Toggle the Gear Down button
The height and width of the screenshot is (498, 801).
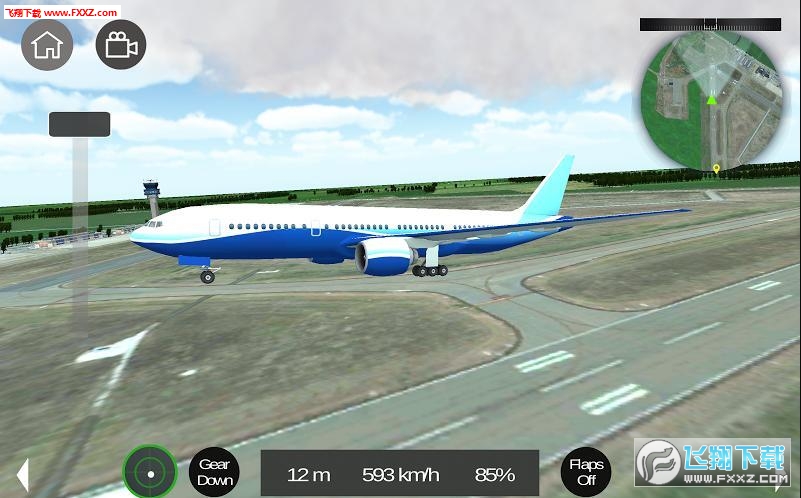click(x=214, y=472)
